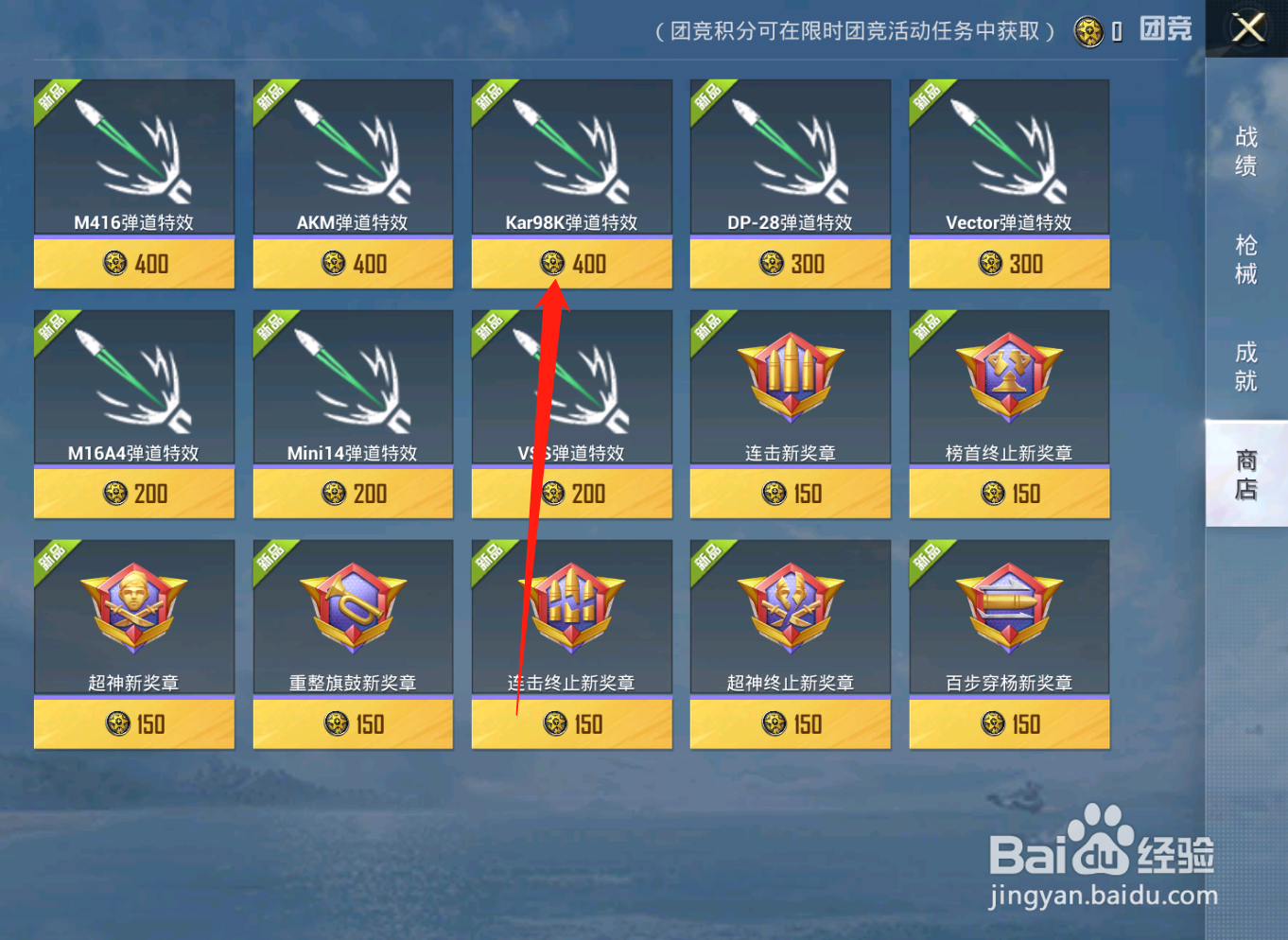Buy M16A4弹道特效 for 200 points

133,493
